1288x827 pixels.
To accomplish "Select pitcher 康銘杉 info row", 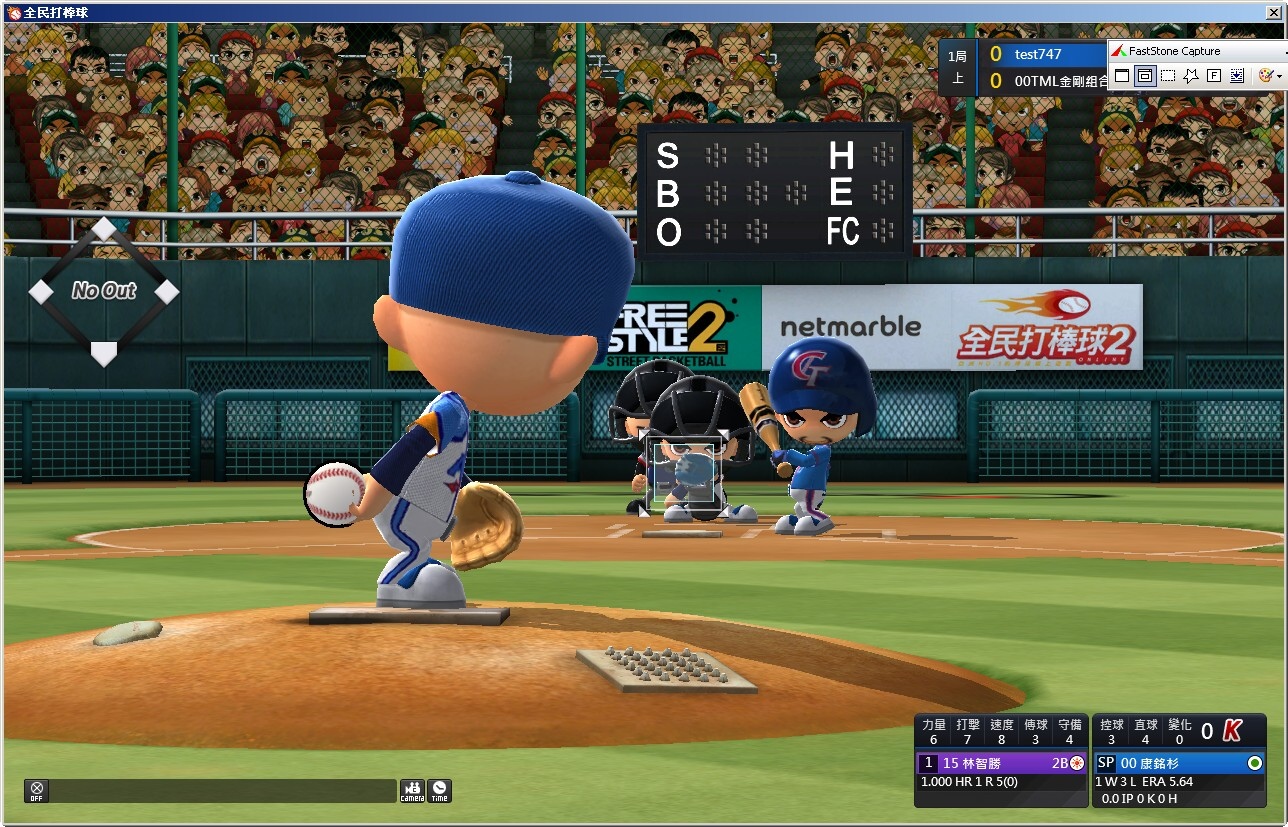I will point(1180,763).
